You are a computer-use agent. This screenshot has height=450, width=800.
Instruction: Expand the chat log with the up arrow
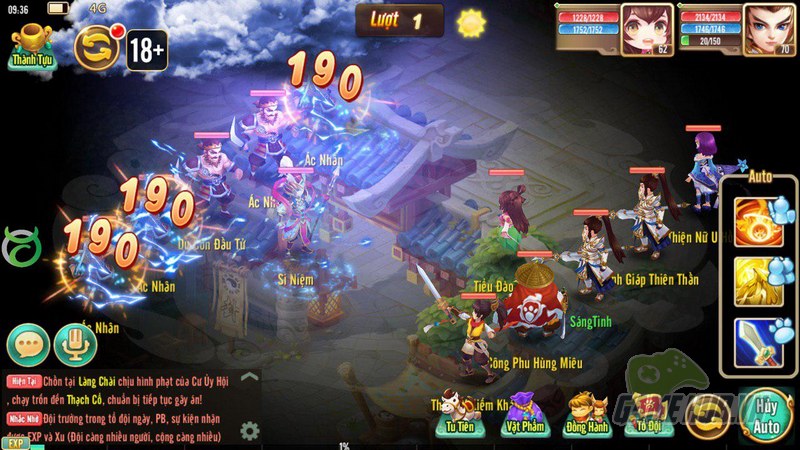pos(249,378)
